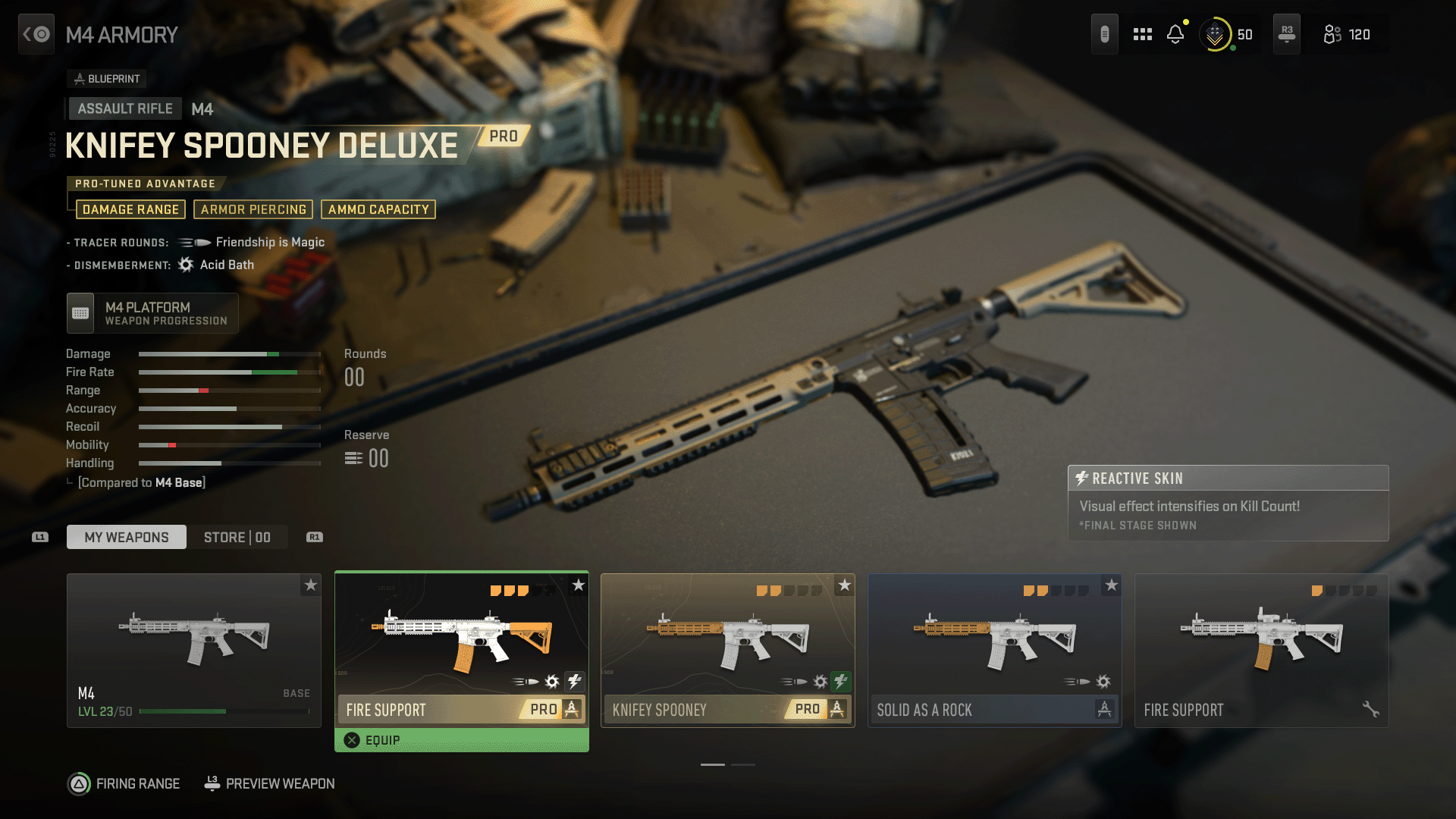Favorite the base M4 with the star

tap(311, 585)
